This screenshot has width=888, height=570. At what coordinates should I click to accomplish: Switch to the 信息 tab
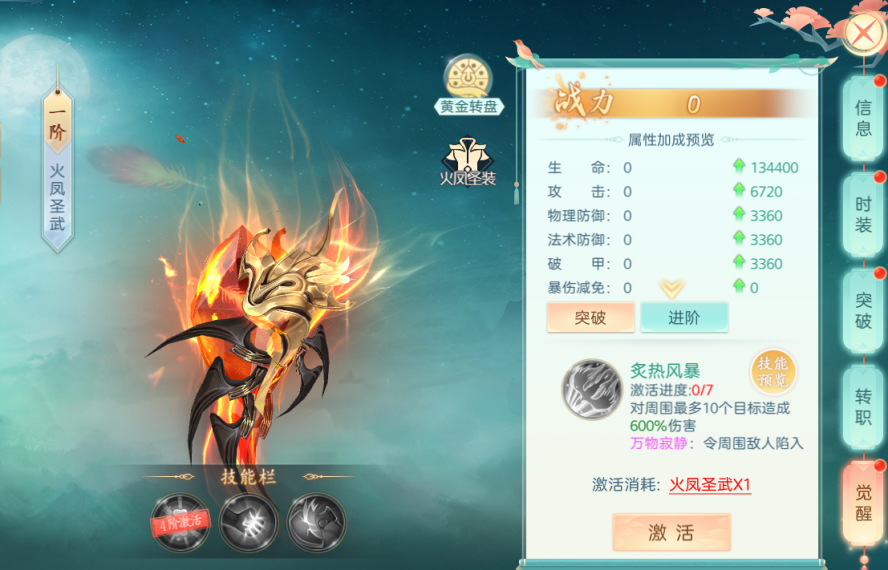(863, 119)
